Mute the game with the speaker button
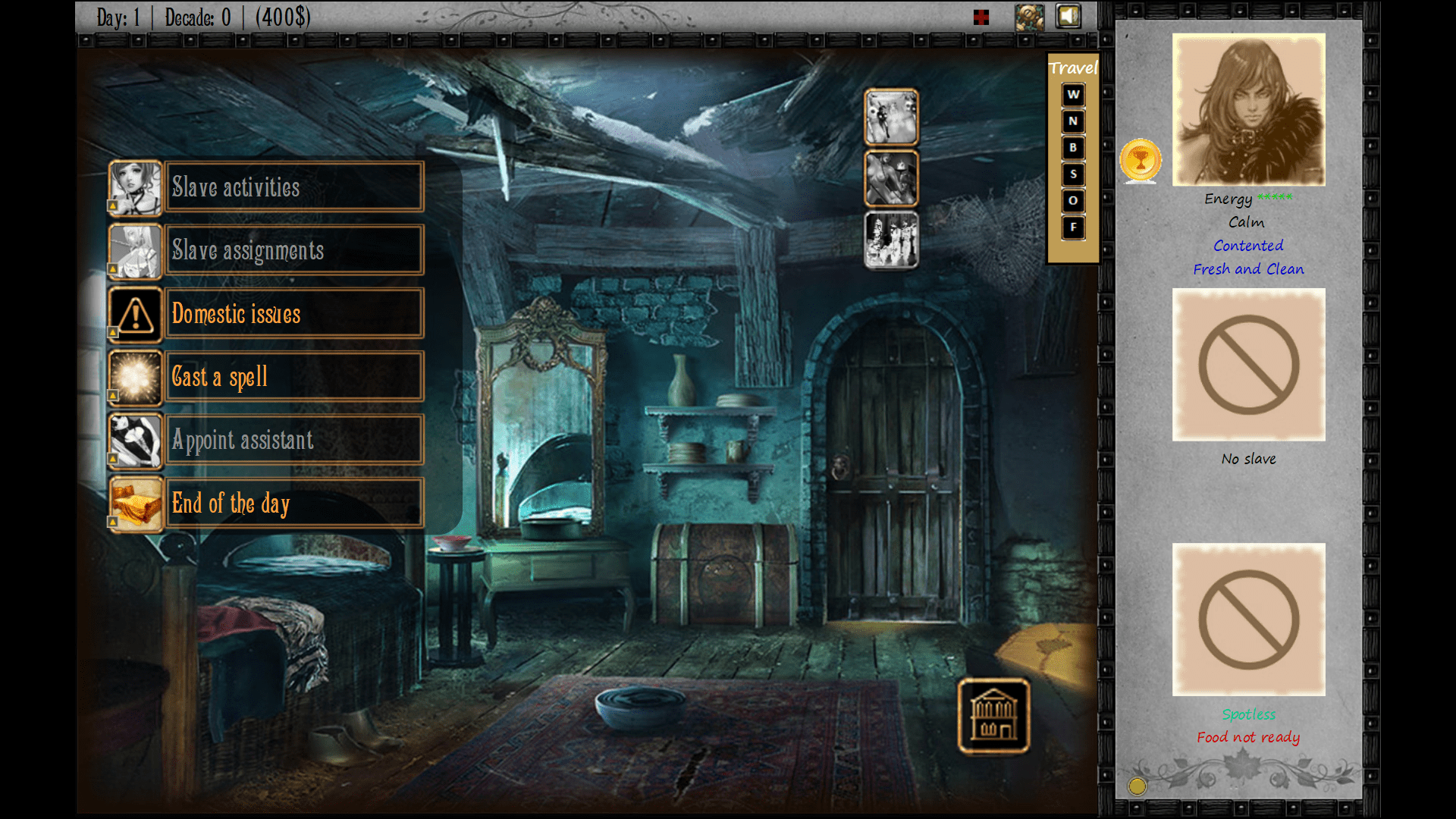This screenshot has width=1456, height=819. [x=1068, y=16]
